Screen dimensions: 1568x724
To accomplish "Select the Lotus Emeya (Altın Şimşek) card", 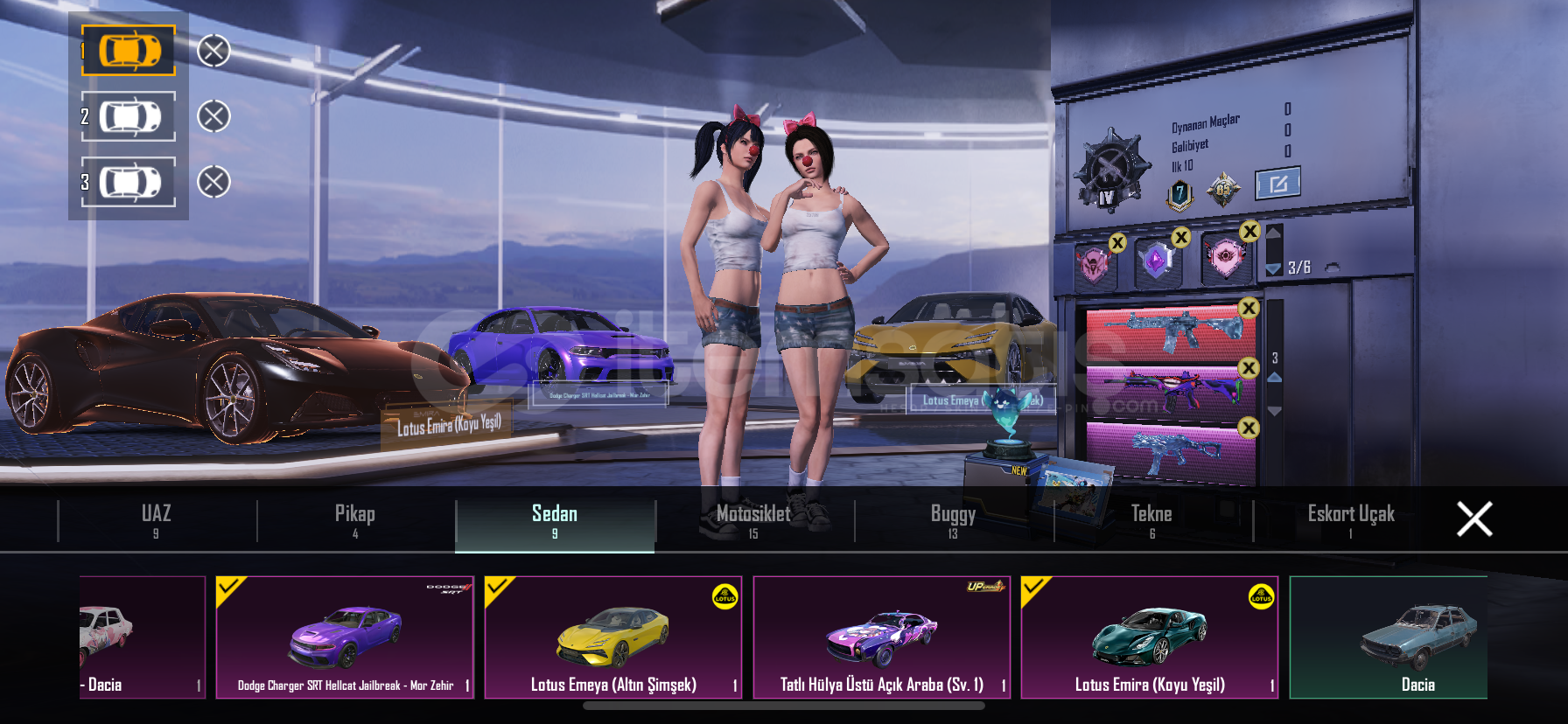I will click(613, 637).
